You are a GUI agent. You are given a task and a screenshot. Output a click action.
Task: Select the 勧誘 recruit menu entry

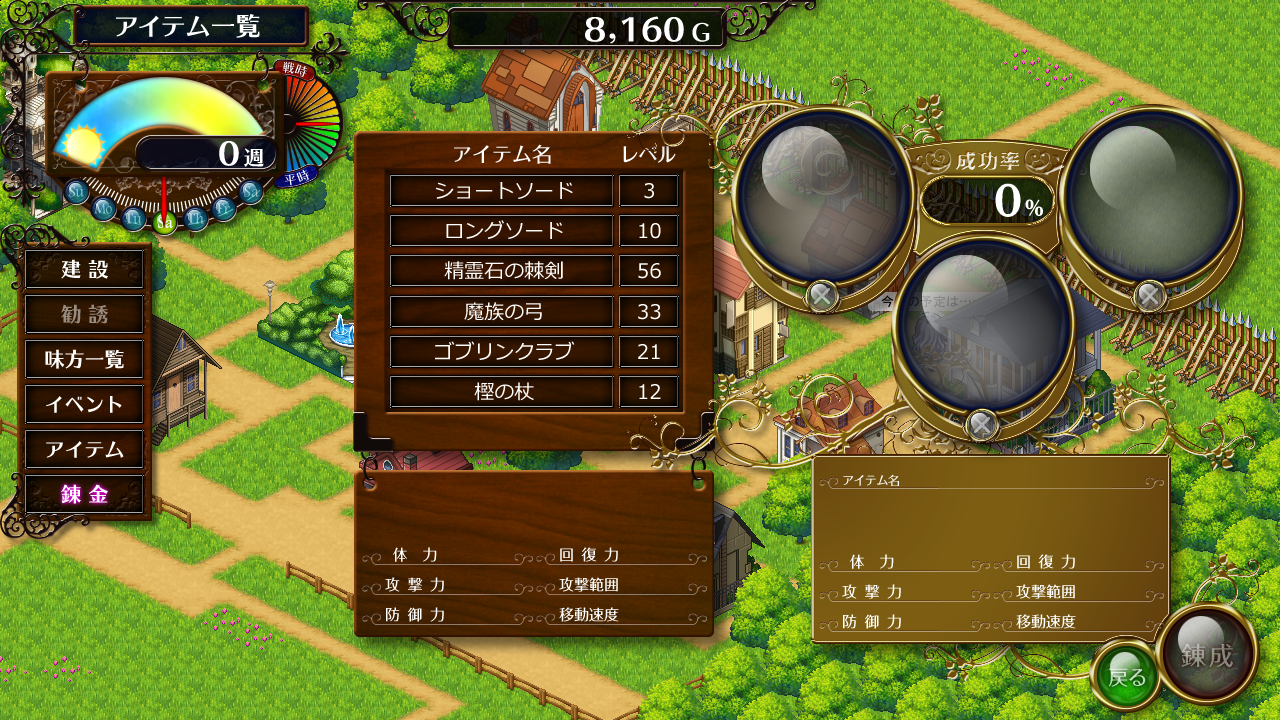click(85, 314)
